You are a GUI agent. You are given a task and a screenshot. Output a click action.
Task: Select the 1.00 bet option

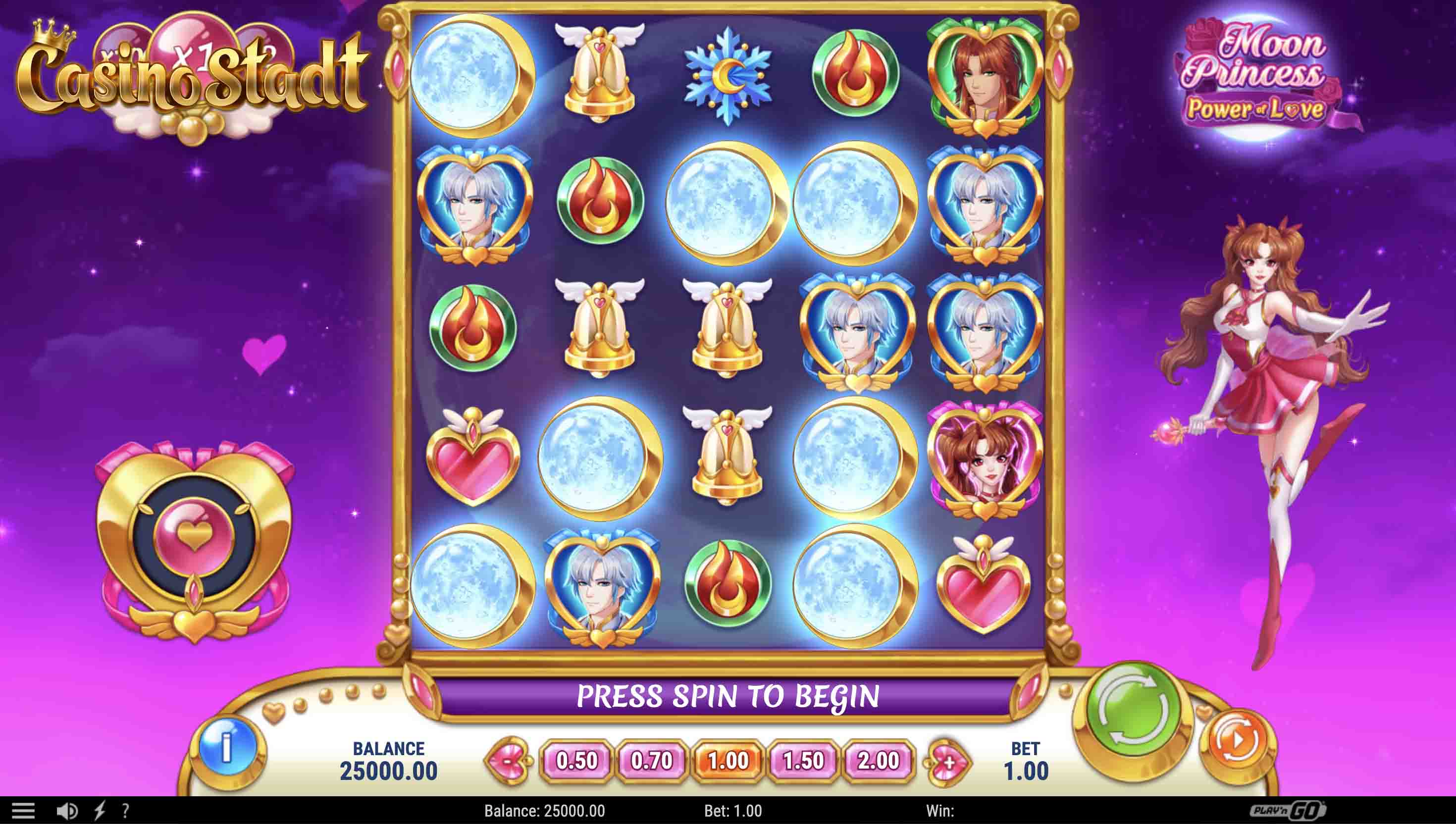[x=728, y=761]
